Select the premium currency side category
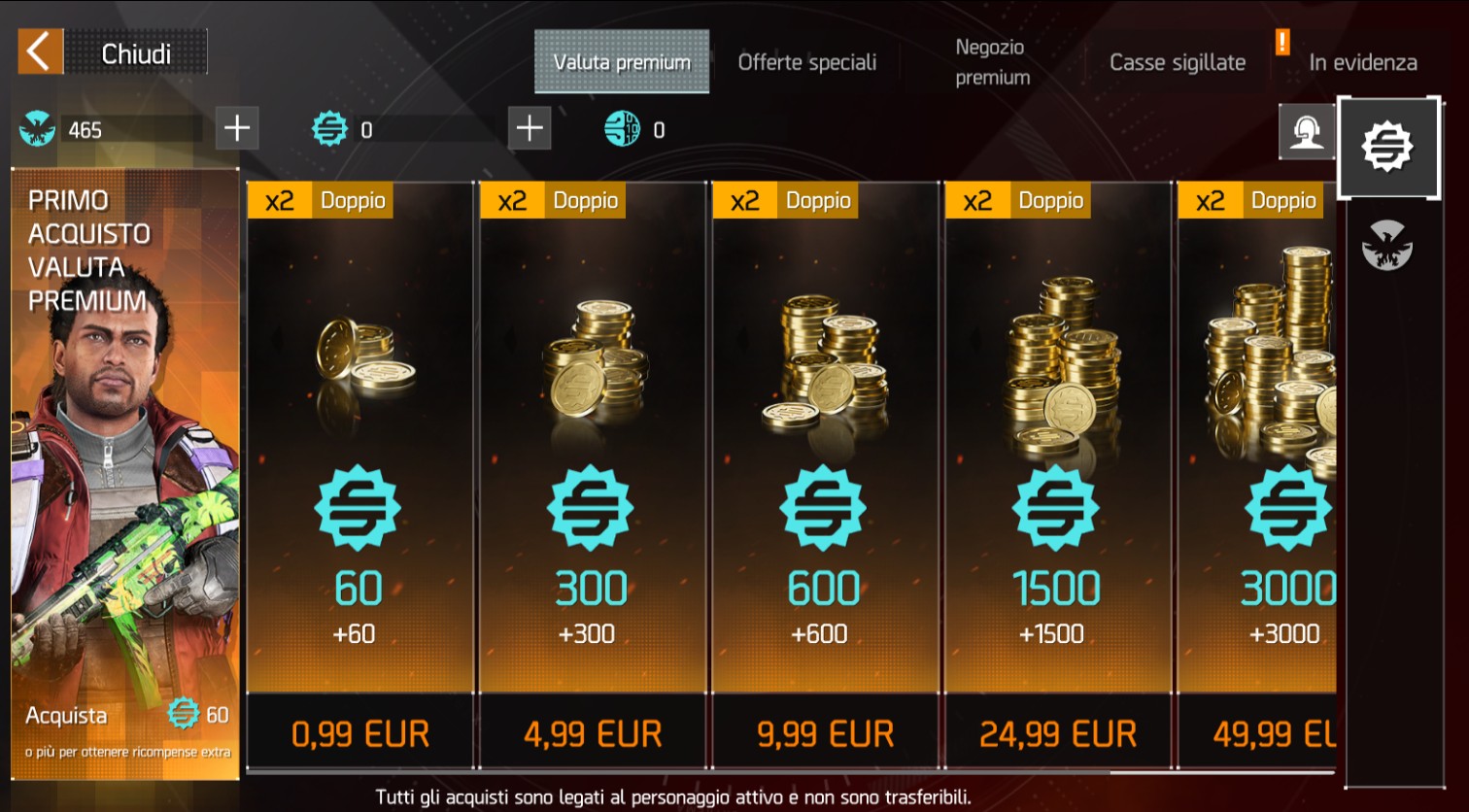This screenshot has height=812, width=1469. pyautogui.click(x=1387, y=148)
